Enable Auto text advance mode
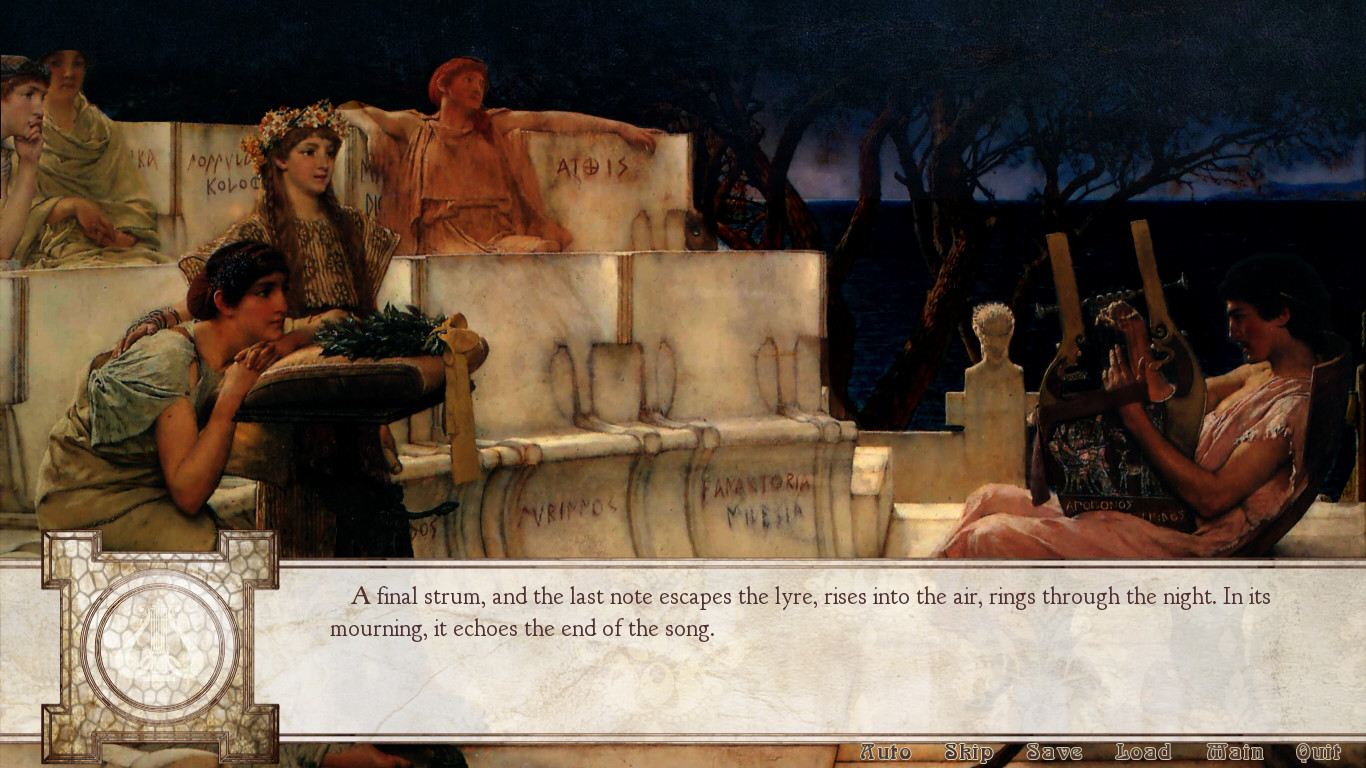Image resolution: width=1366 pixels, height=768 pixels. tap(885, 752)
